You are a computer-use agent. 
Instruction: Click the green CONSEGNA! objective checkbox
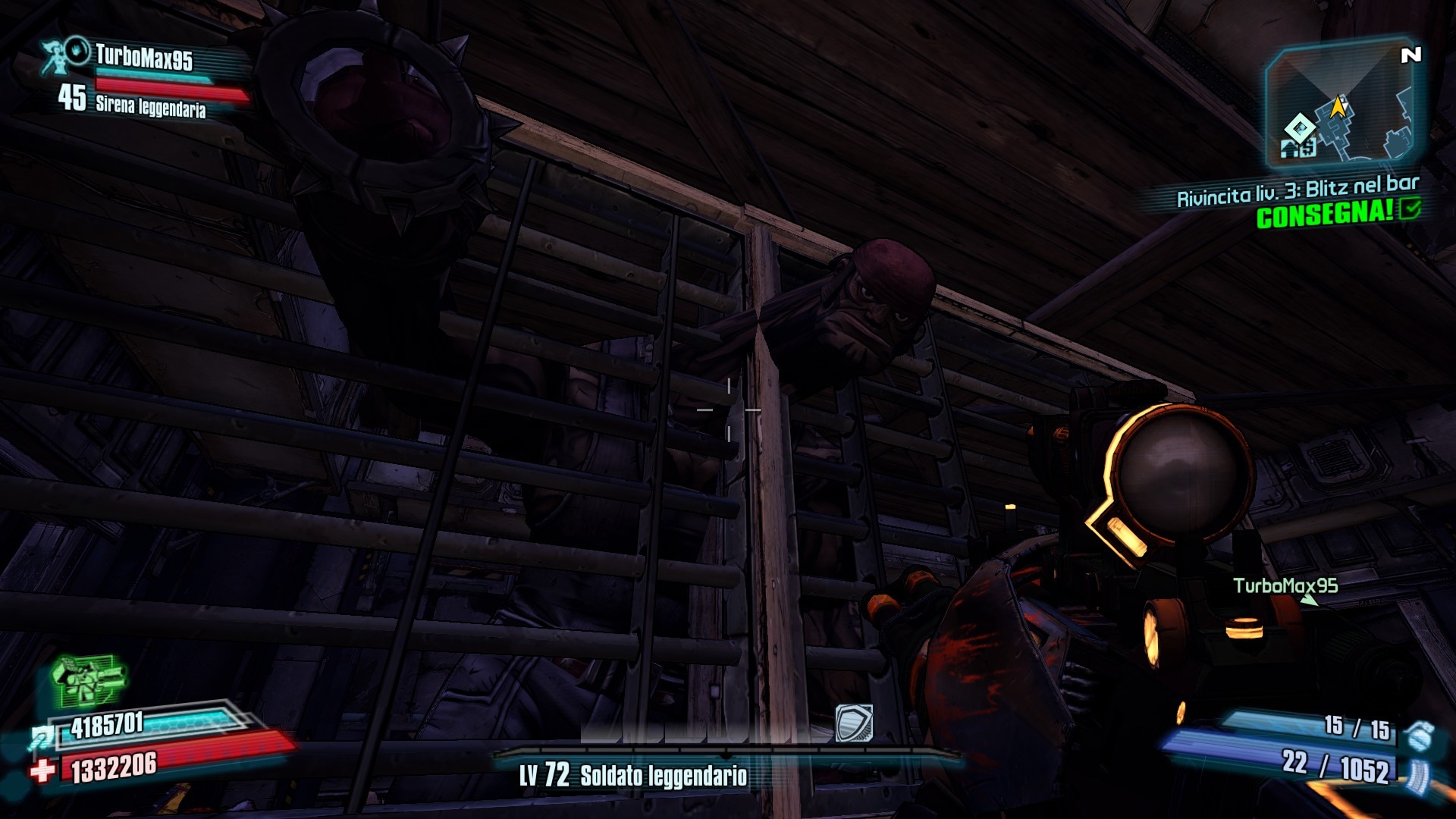coord(1410,209)
